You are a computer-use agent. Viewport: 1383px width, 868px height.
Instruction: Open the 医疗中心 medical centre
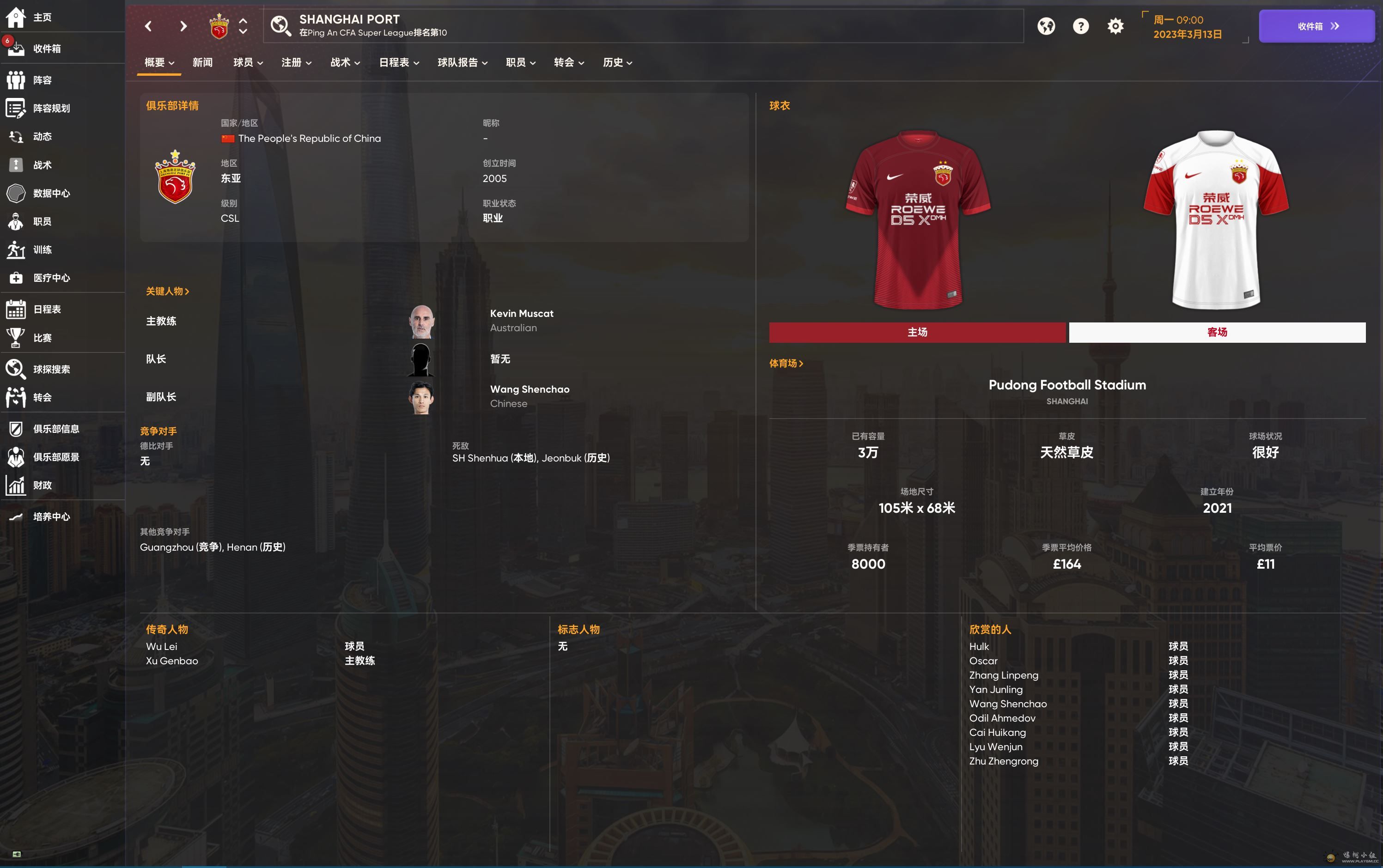pyautogui.click(x=51, y=278)
